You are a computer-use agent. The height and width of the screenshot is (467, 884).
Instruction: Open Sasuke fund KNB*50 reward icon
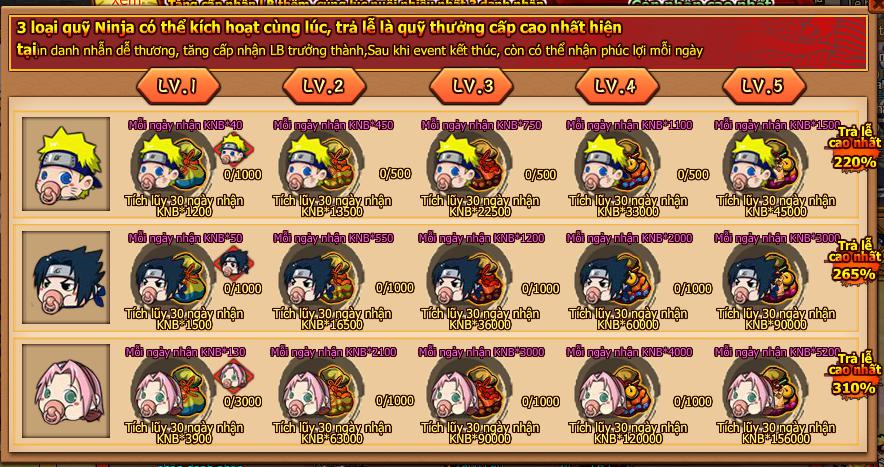click(171, 273)
